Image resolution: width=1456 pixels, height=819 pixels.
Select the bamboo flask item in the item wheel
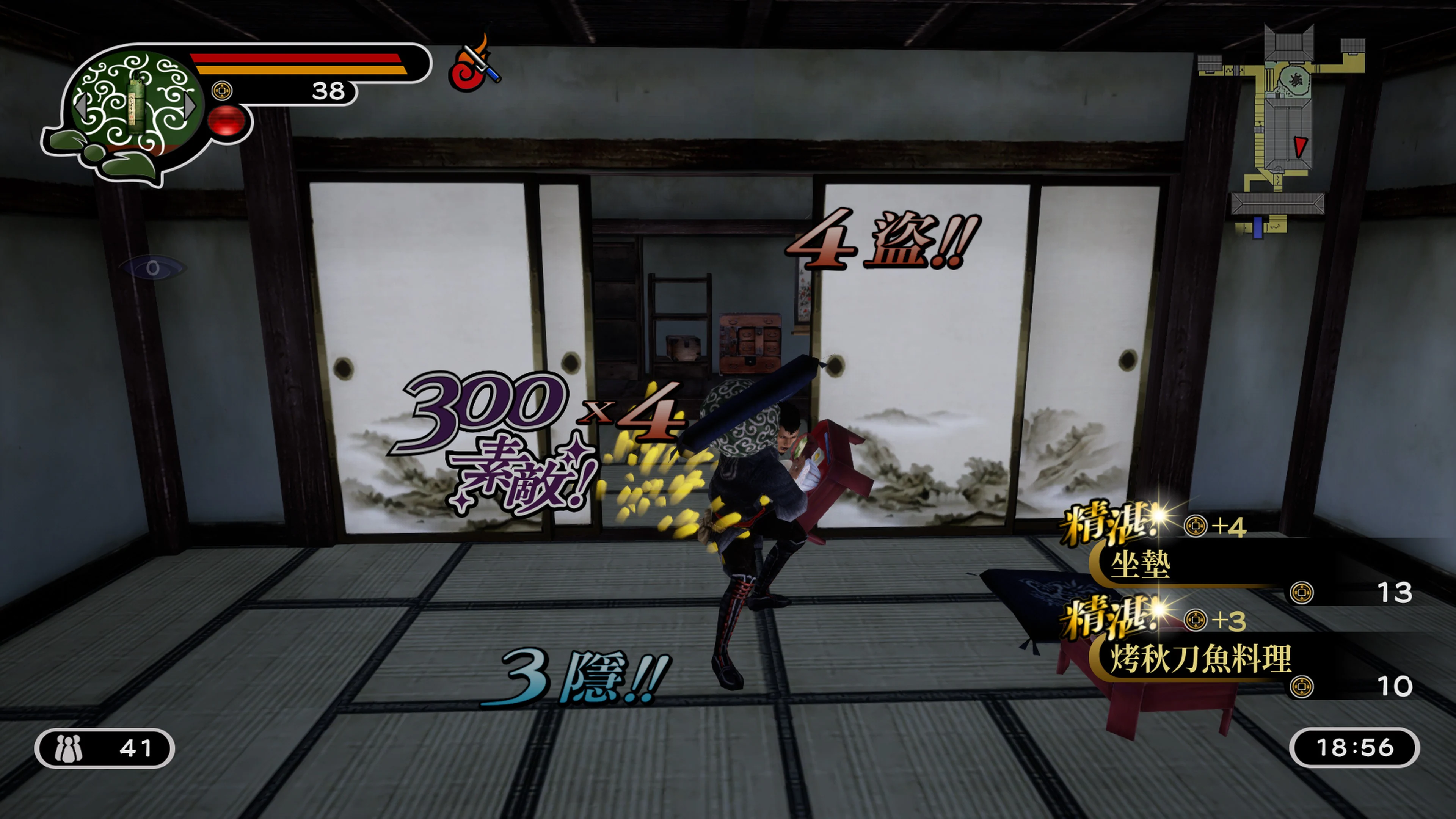click(x=136, y=107)
